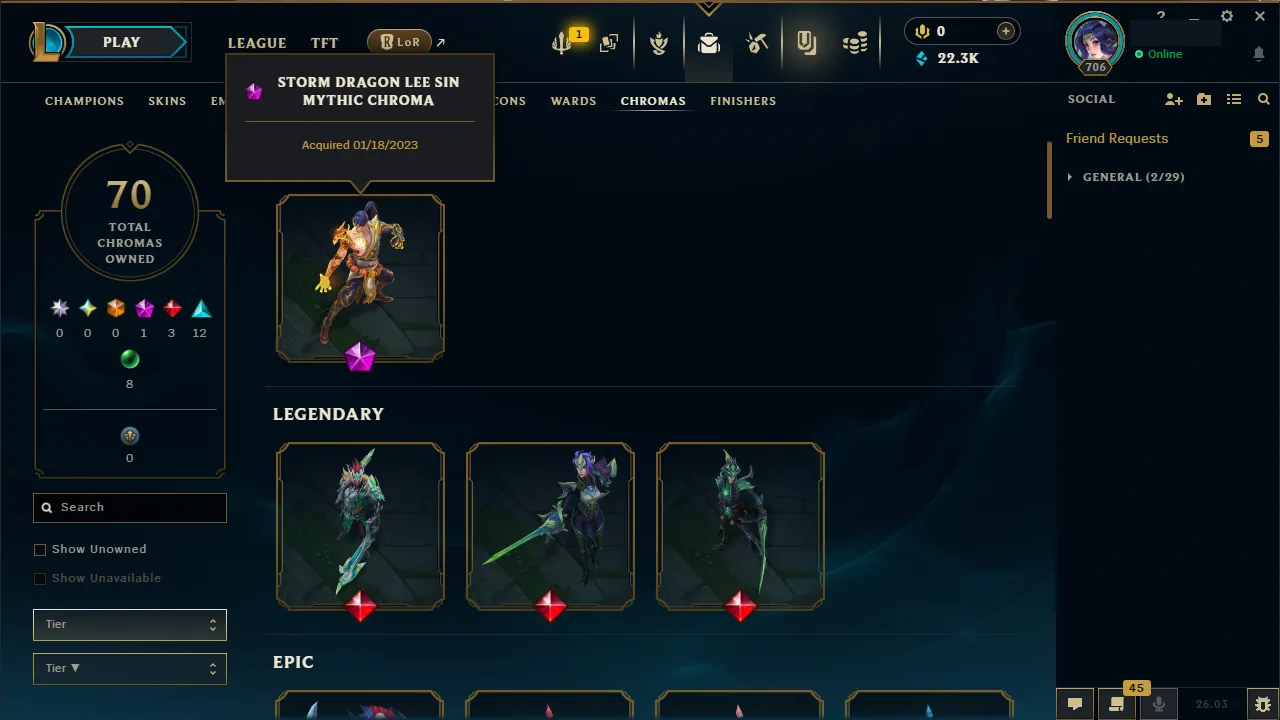Enable the Show Unowned checkbox
This screenshot has height=720, width=1280.
coord(40,549)
